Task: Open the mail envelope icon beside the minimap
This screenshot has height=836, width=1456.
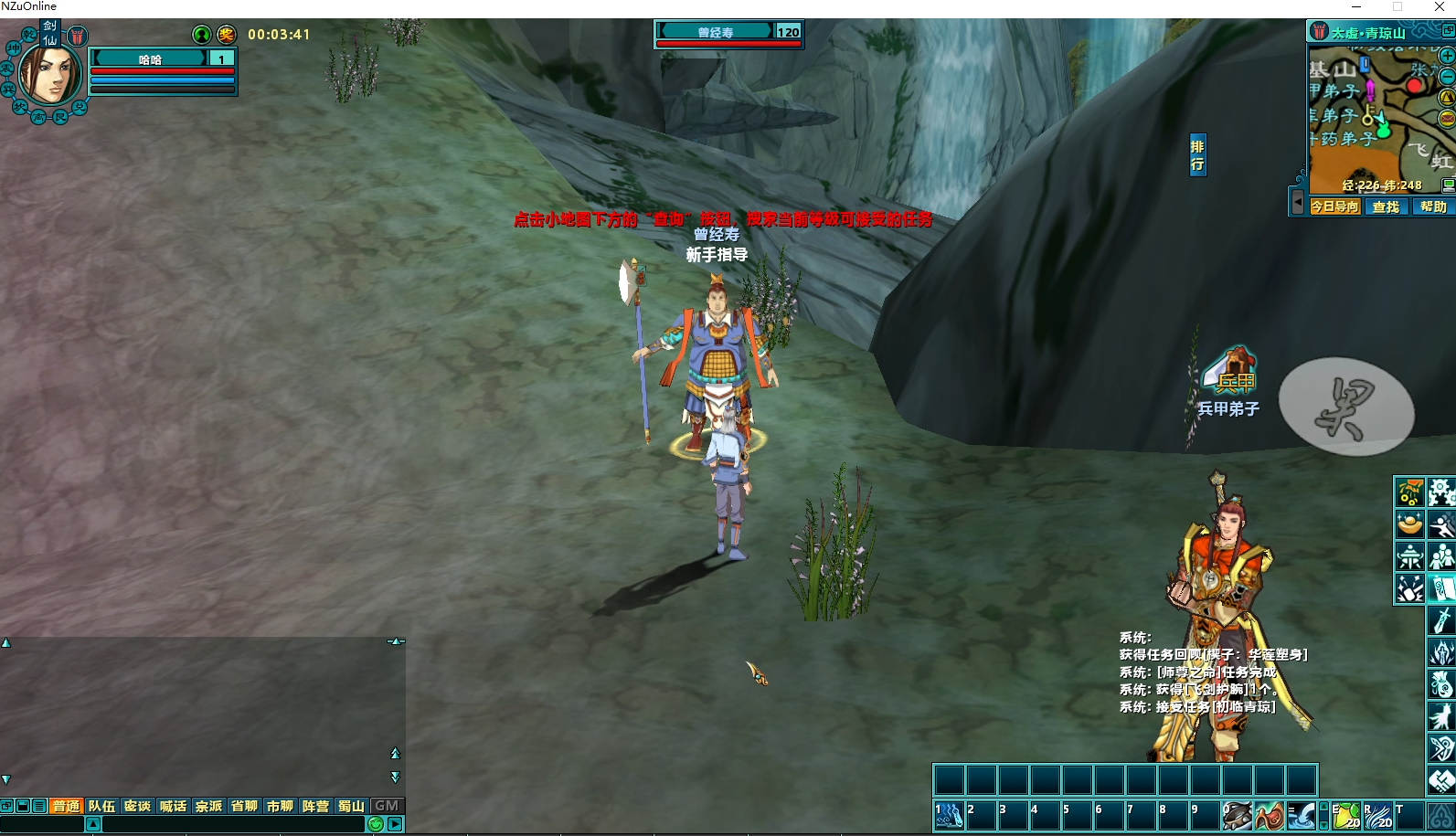Action: click(1447, 119)
